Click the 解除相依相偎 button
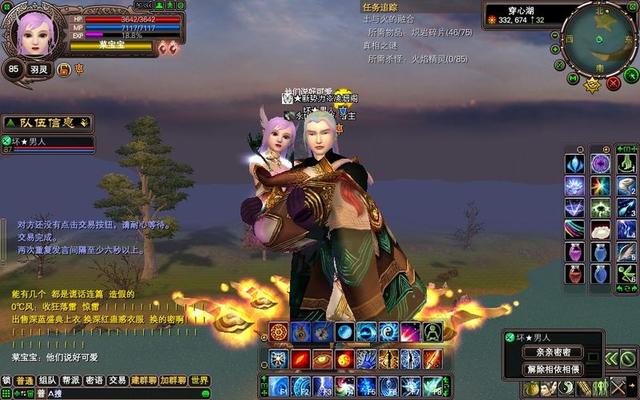640x400 pixels. tap(553, 369)
